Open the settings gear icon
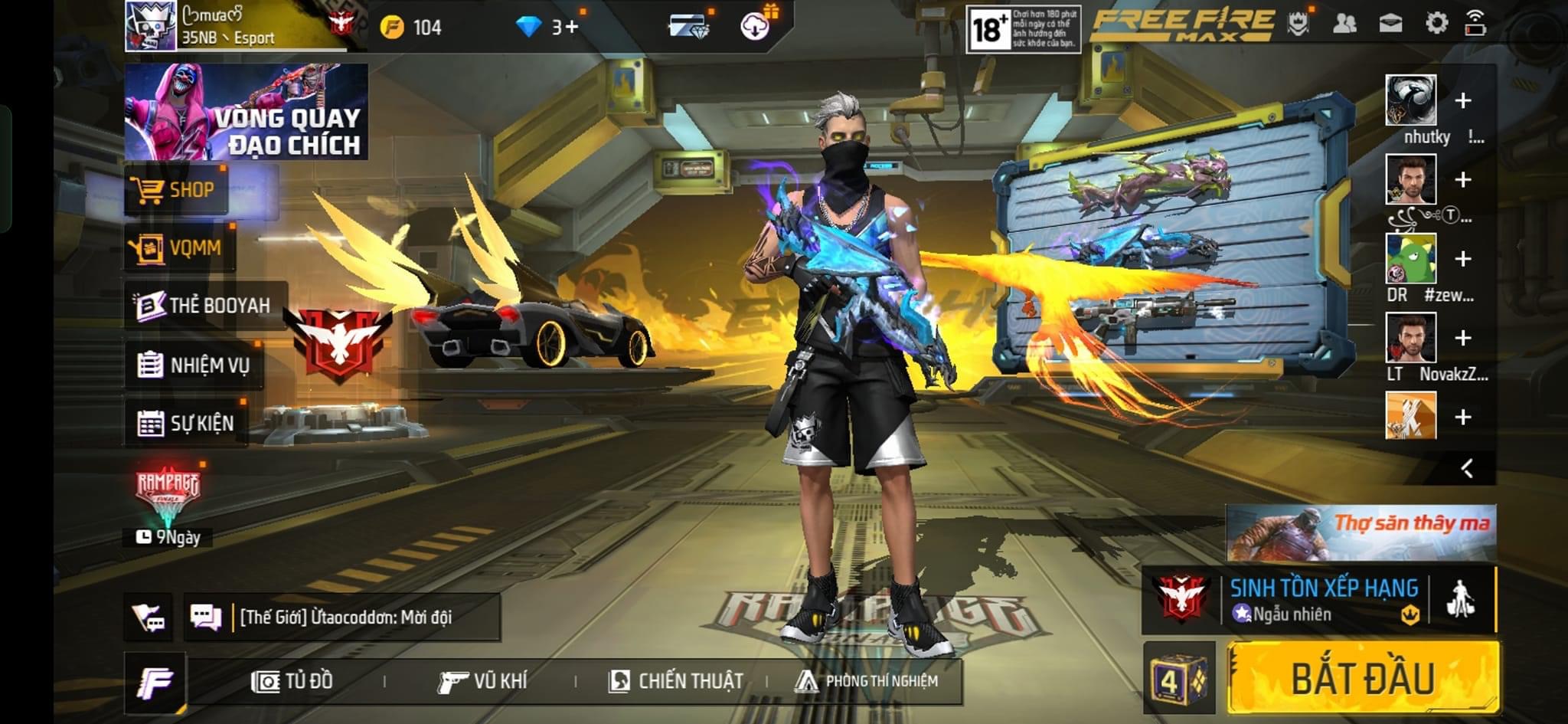 [x=1436, y=23]
